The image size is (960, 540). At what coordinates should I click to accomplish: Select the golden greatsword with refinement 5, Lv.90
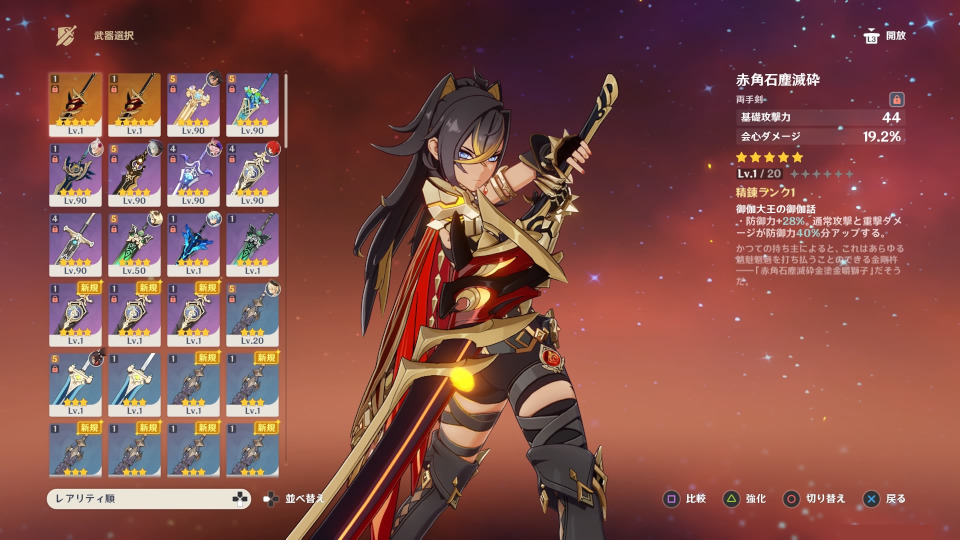[193, 104]
